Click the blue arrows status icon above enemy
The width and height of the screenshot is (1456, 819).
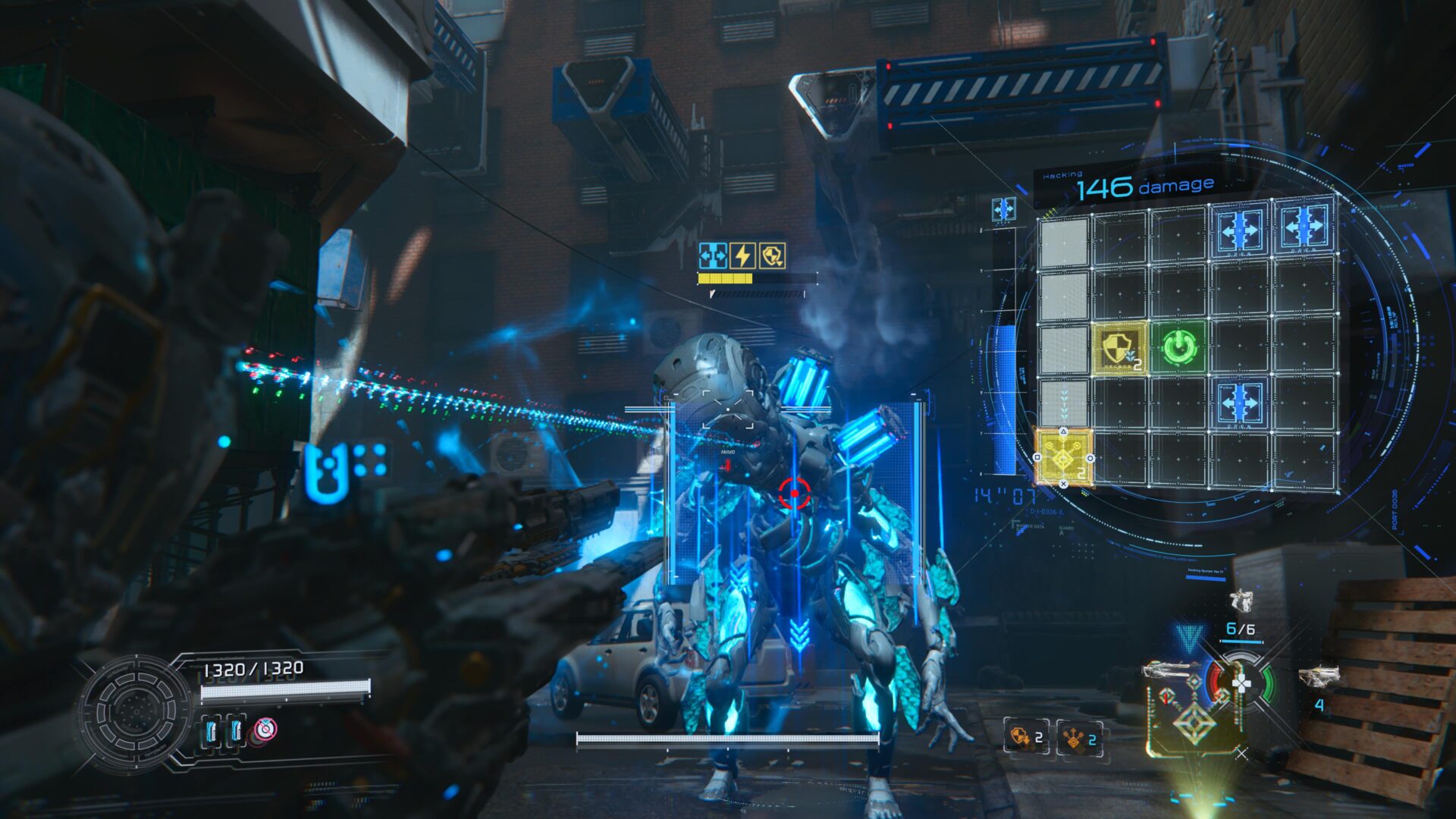click(713, 256)
